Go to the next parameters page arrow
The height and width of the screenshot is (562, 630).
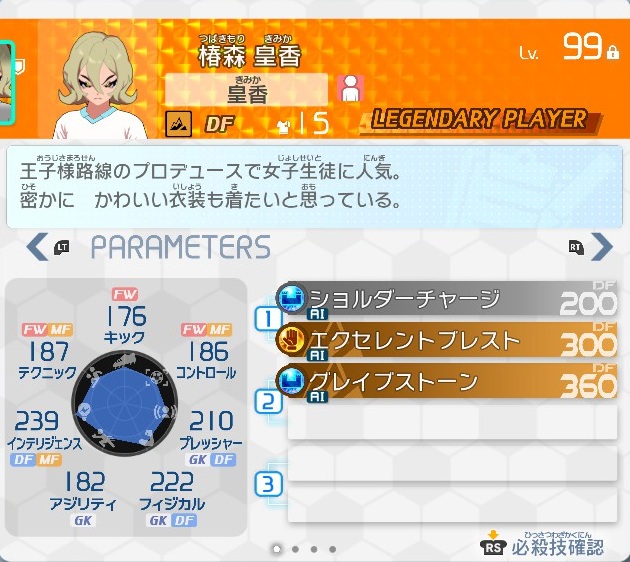tap(601, 246)
